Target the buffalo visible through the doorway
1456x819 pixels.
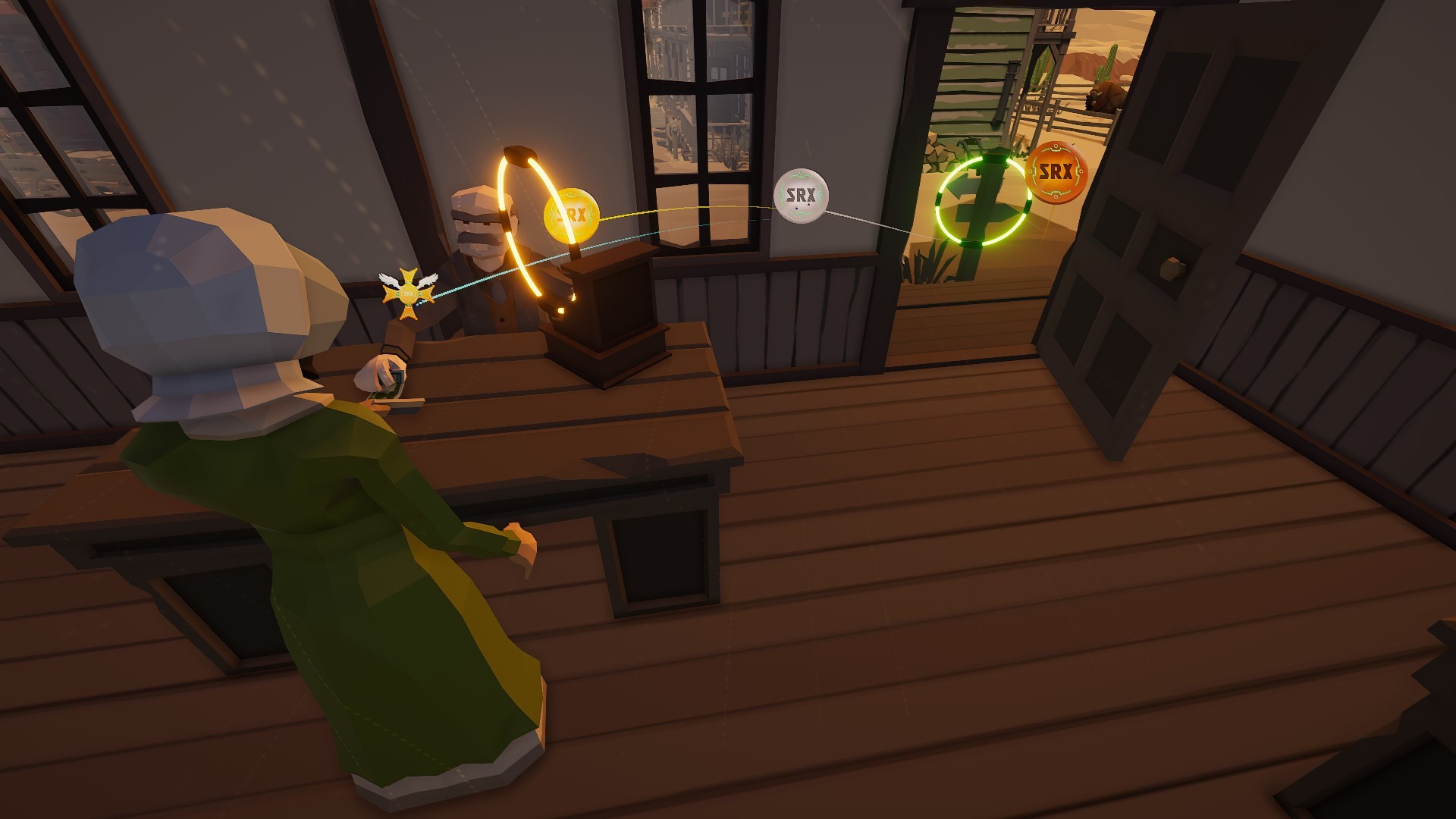tap(1109, 96)
